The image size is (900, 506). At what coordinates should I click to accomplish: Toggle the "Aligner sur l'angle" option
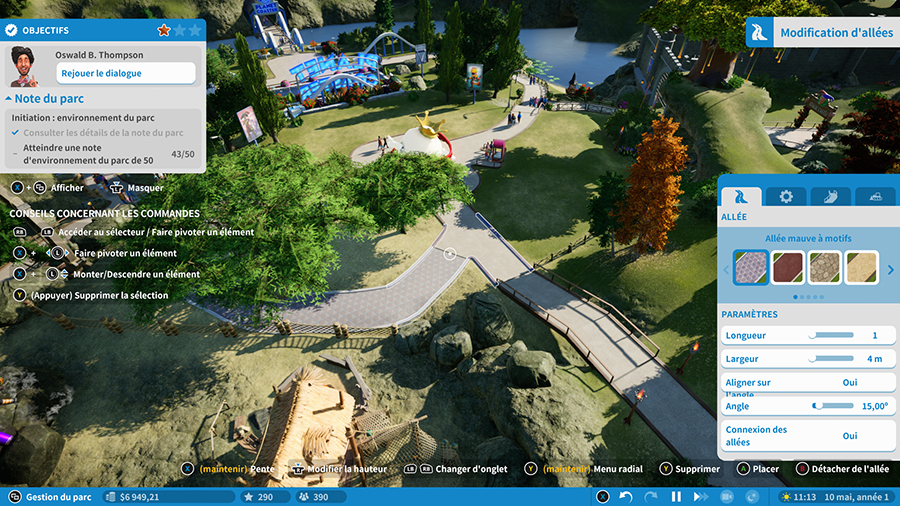[849, 382]
